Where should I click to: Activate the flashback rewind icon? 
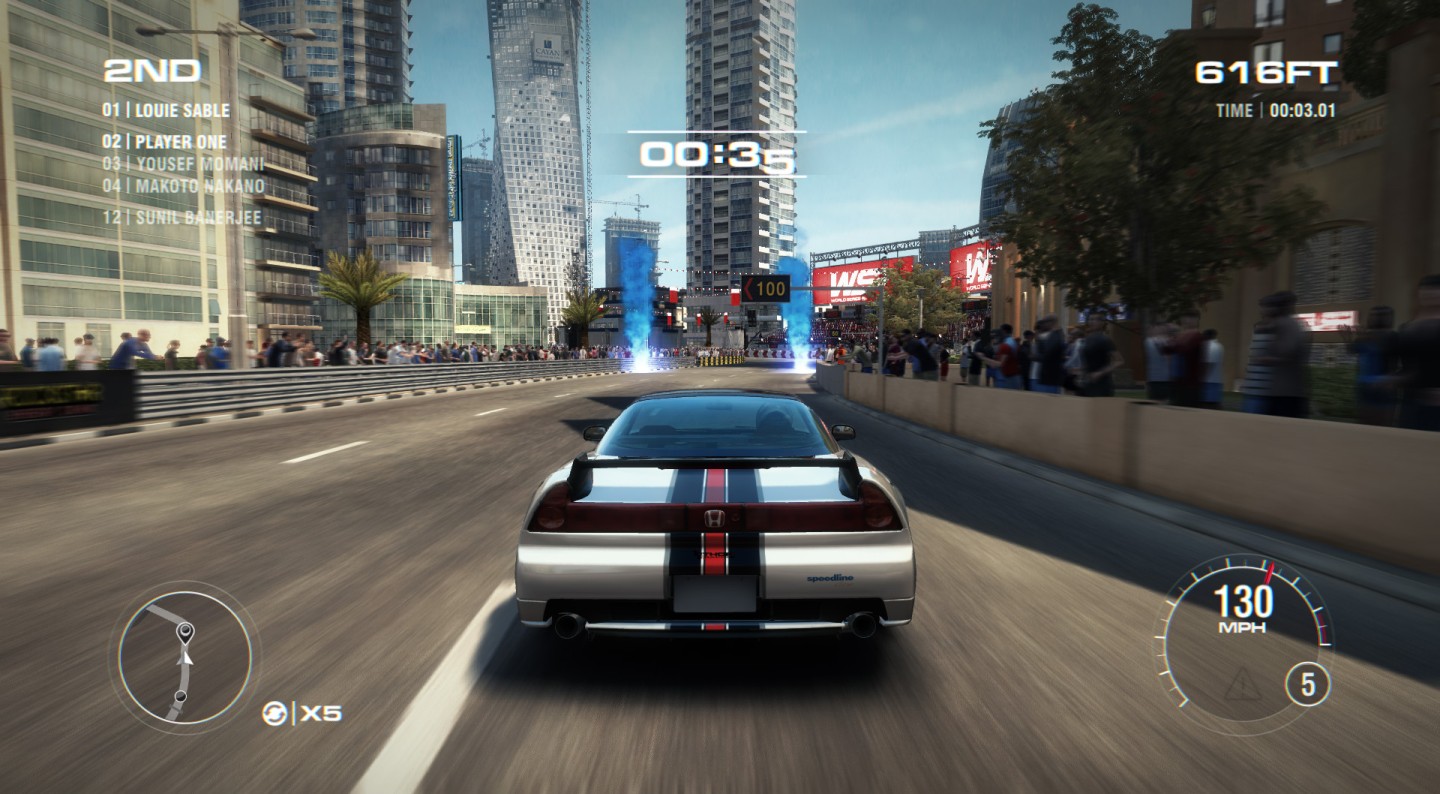pyautogui.click(x=274, y=713)
